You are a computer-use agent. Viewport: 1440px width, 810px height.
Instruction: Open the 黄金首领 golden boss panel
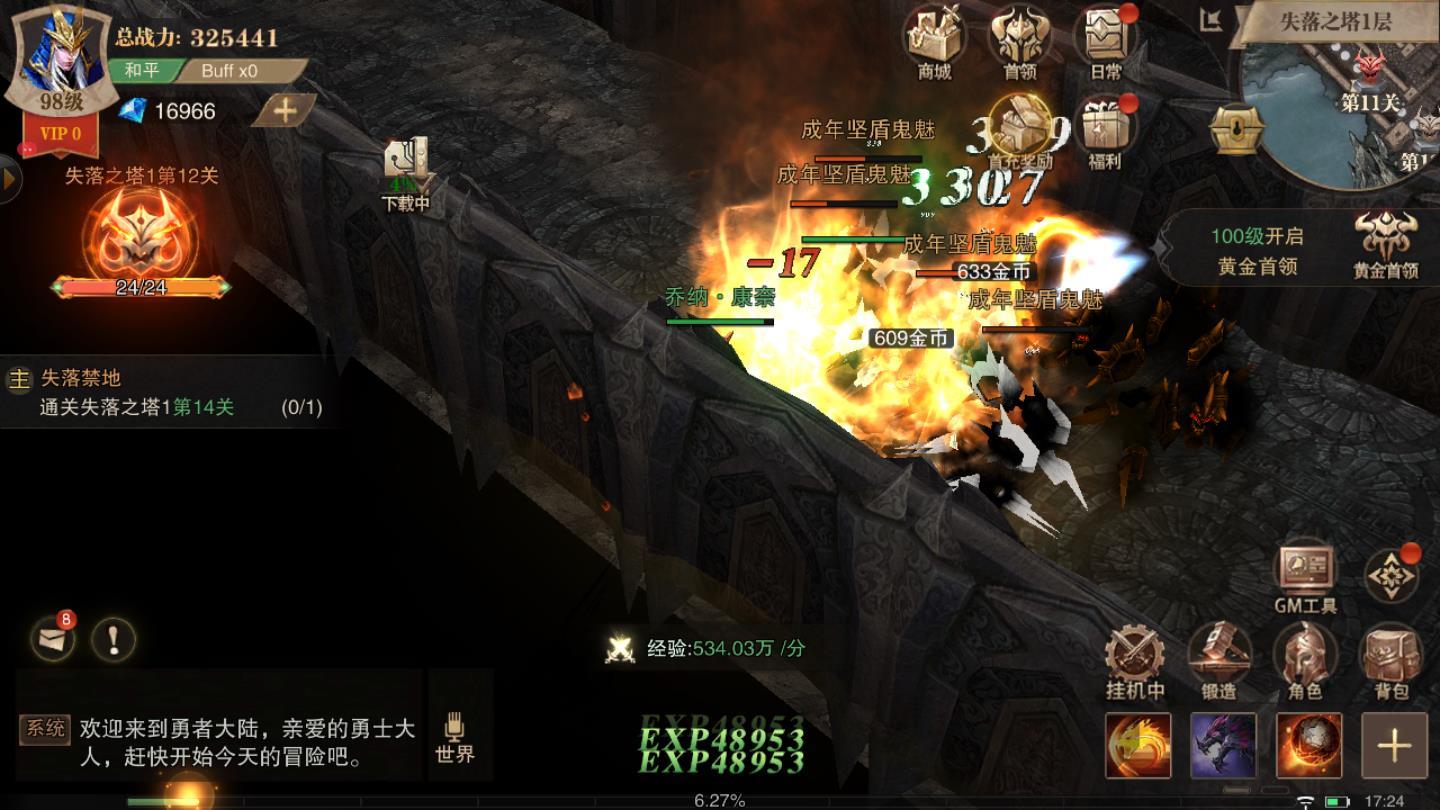(1385, 245)
